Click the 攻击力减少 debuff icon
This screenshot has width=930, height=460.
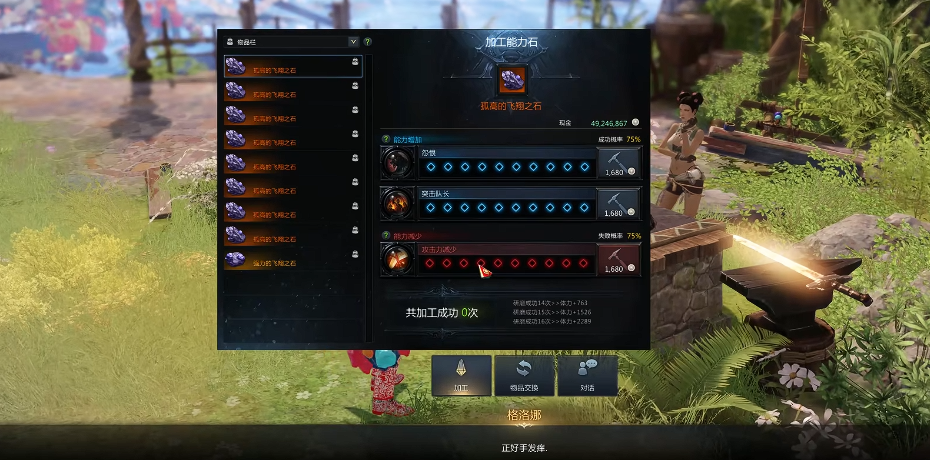[397, 259]
